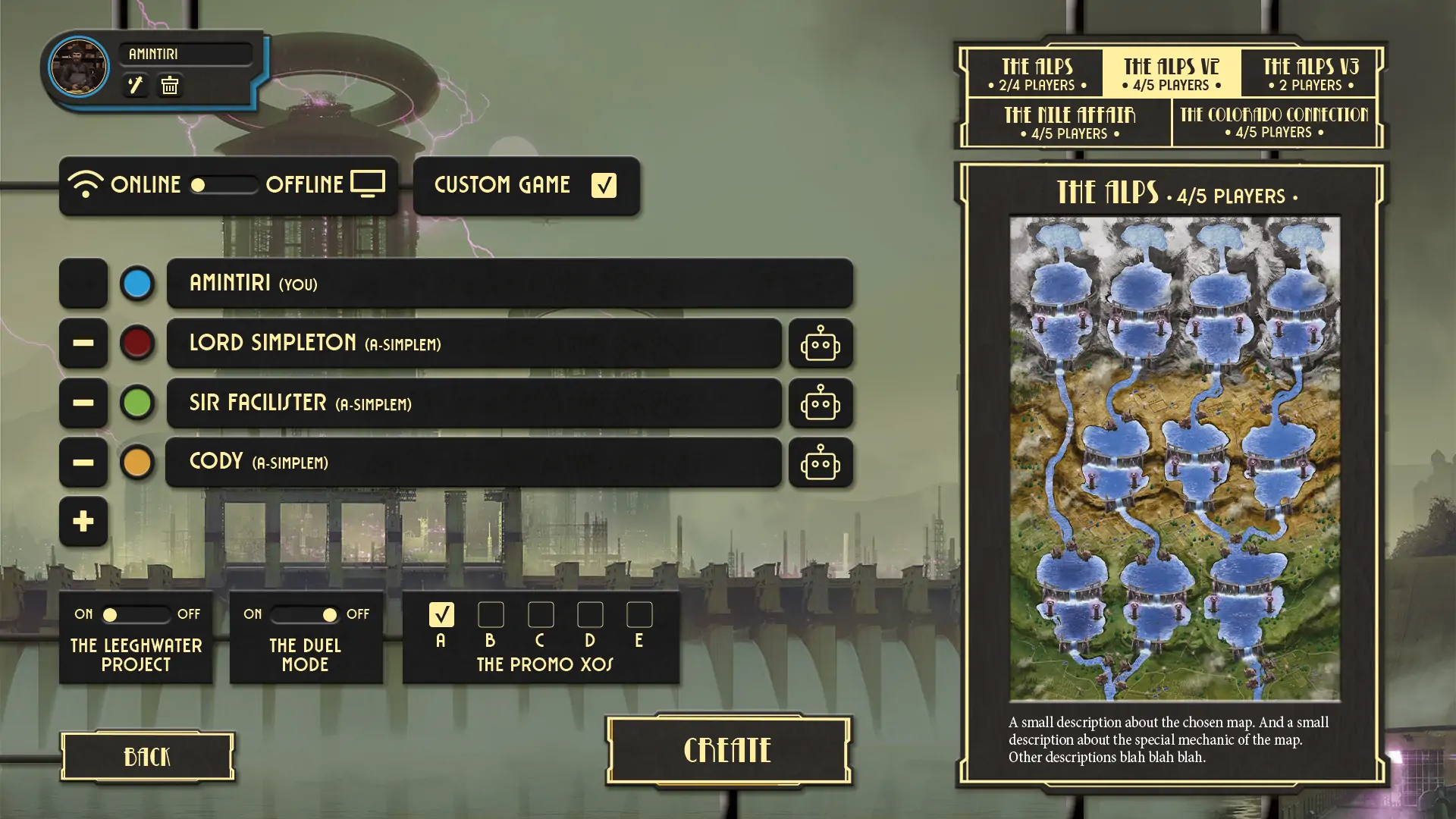Add a player with the plus button
The width and height of the screenshot is (1456, 819).
pos(83,522)
